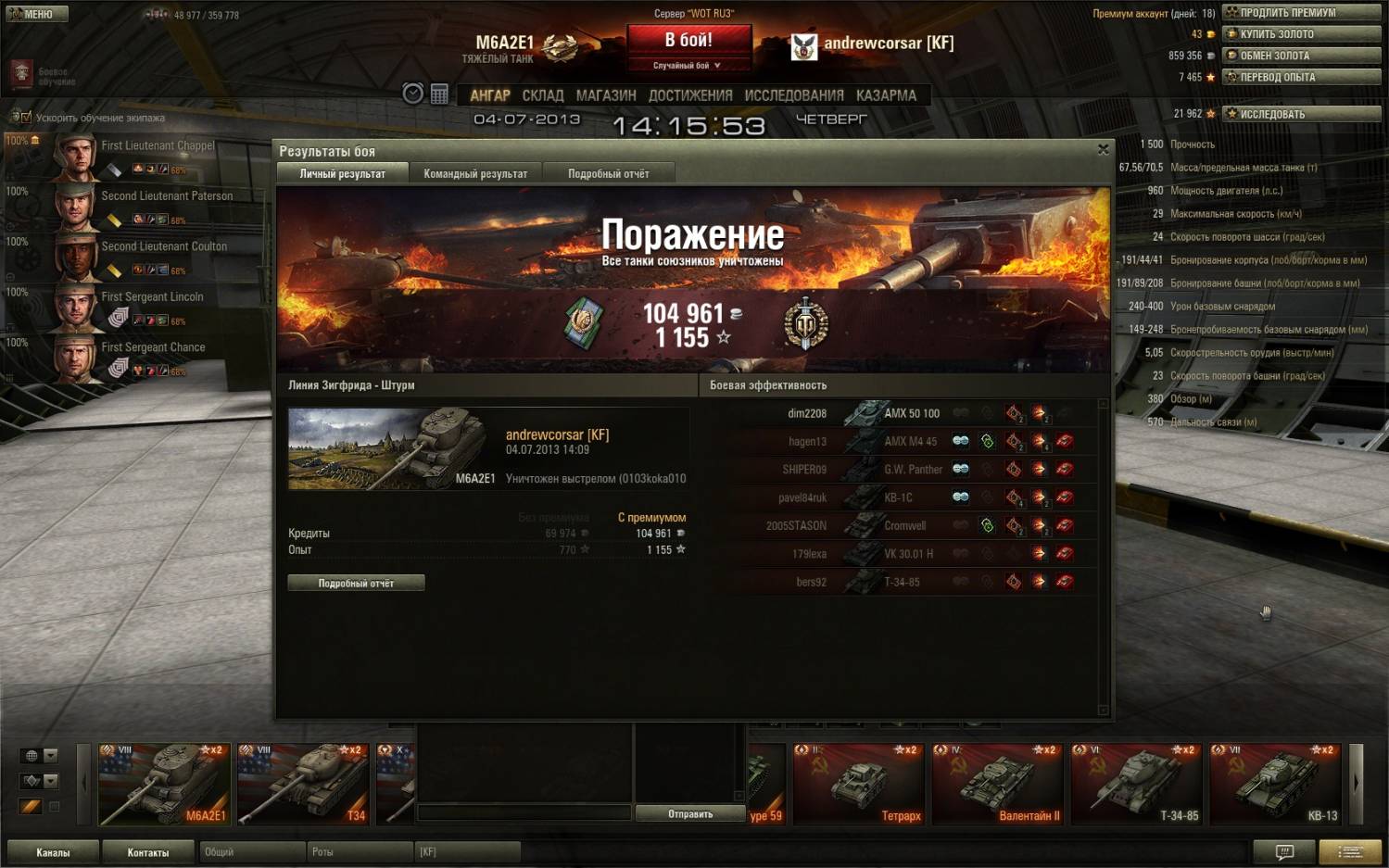This screenshot has height=868, width=1389.
Task: Select the T34 tank in carousel
Action: (302, 784)
